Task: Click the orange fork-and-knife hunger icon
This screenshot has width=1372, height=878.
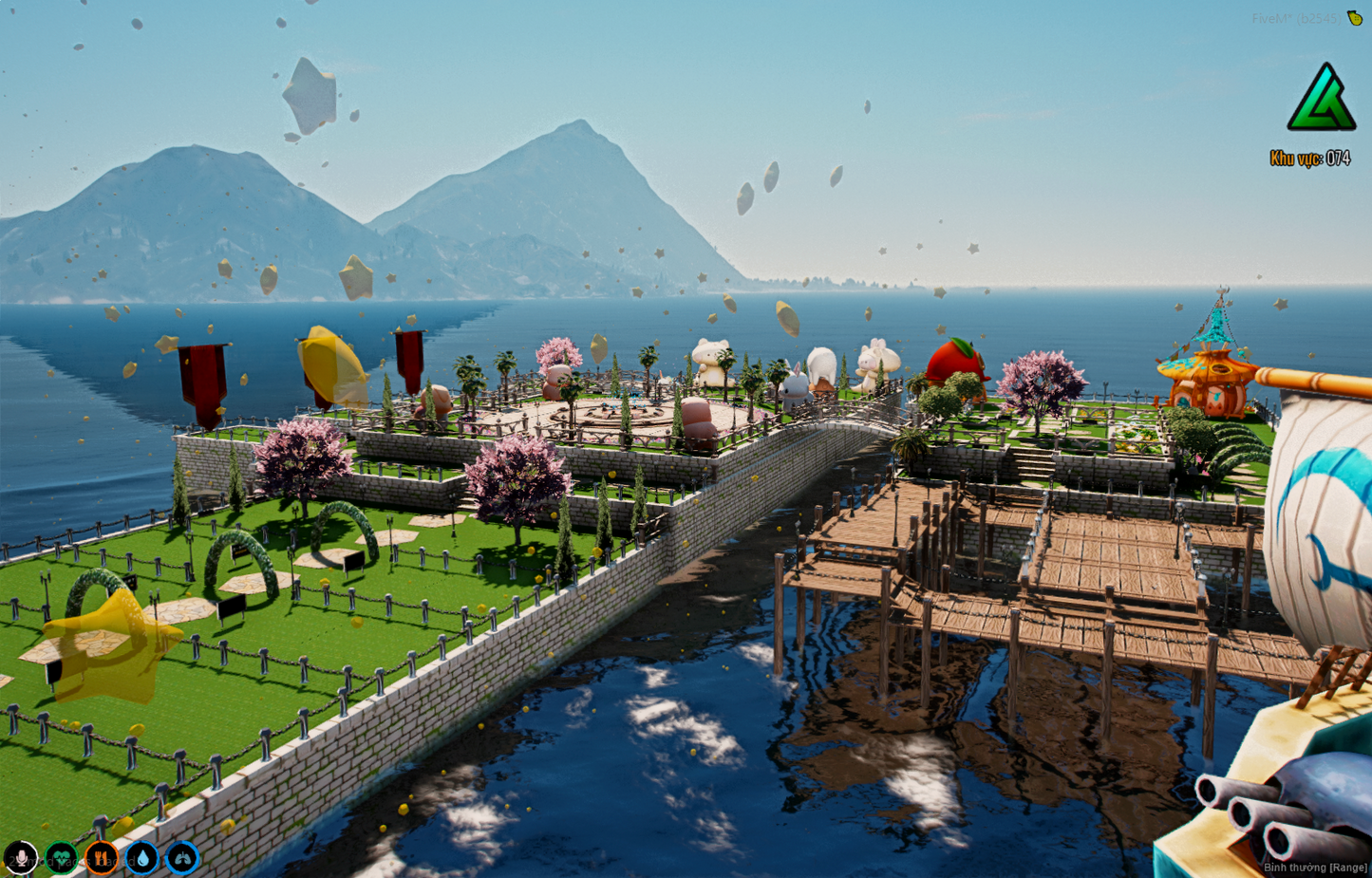Action: coord(102,858)
